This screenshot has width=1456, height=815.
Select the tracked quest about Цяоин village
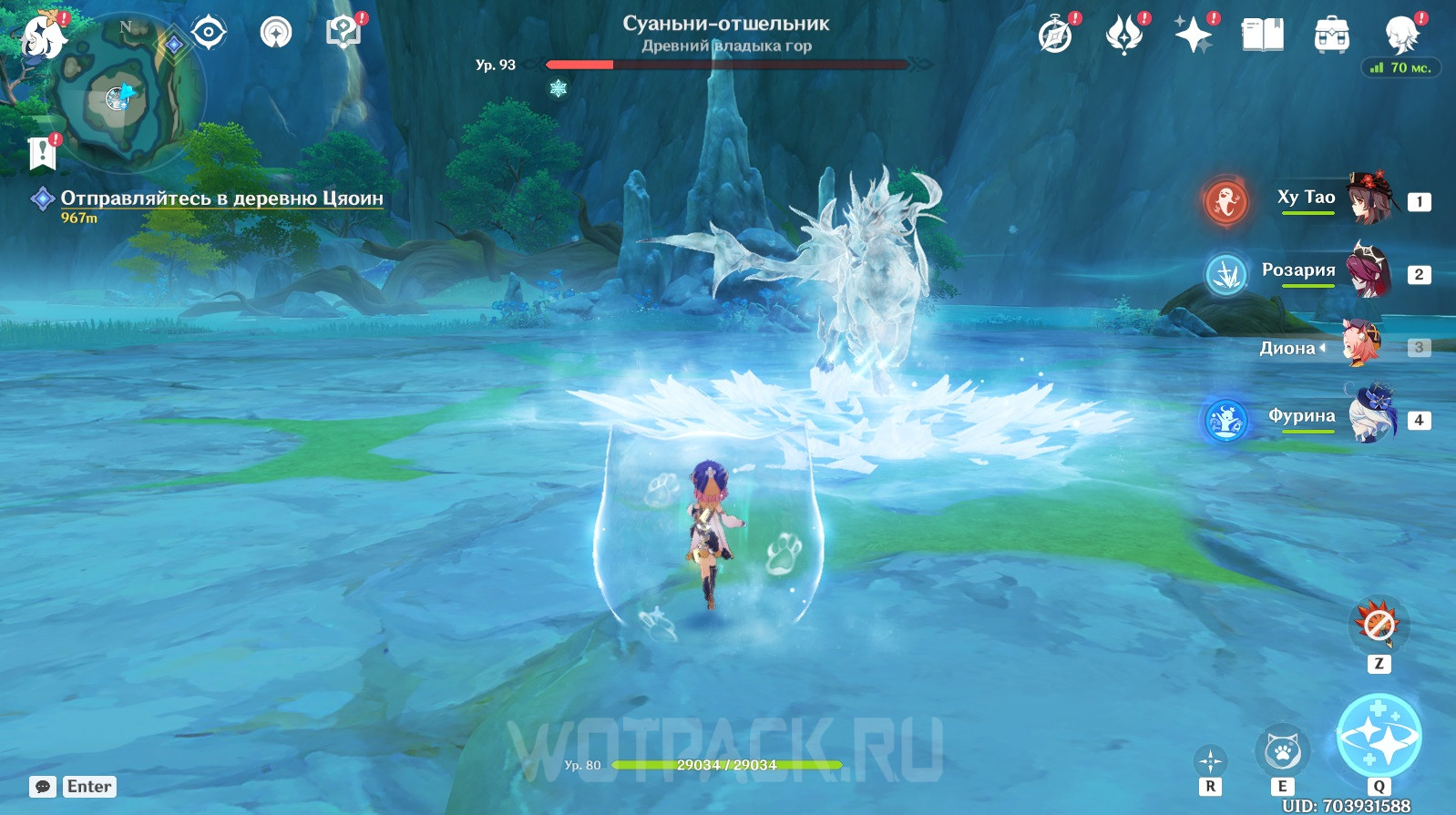221,199
